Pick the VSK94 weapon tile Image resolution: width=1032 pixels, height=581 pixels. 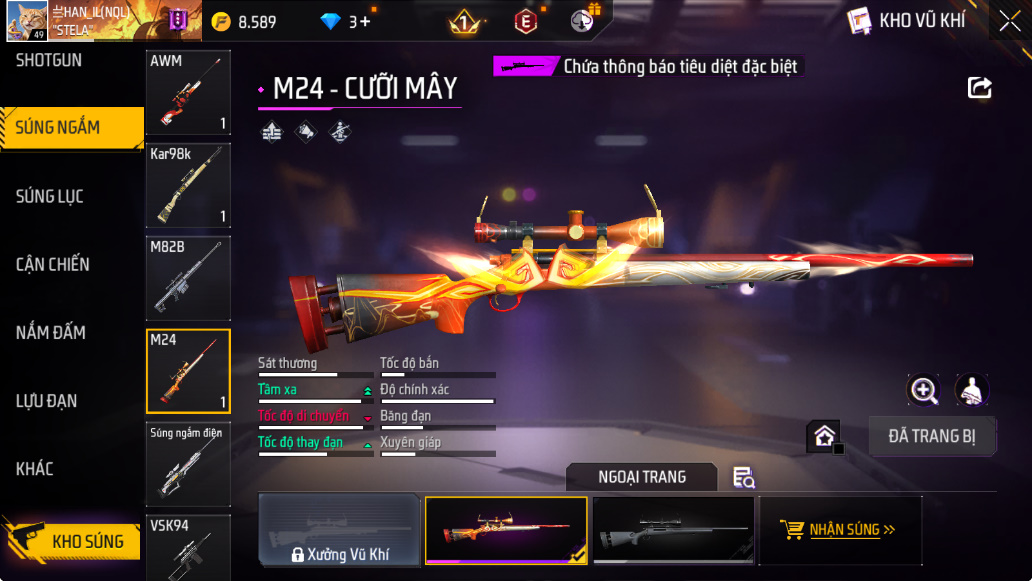click(188, 547)
